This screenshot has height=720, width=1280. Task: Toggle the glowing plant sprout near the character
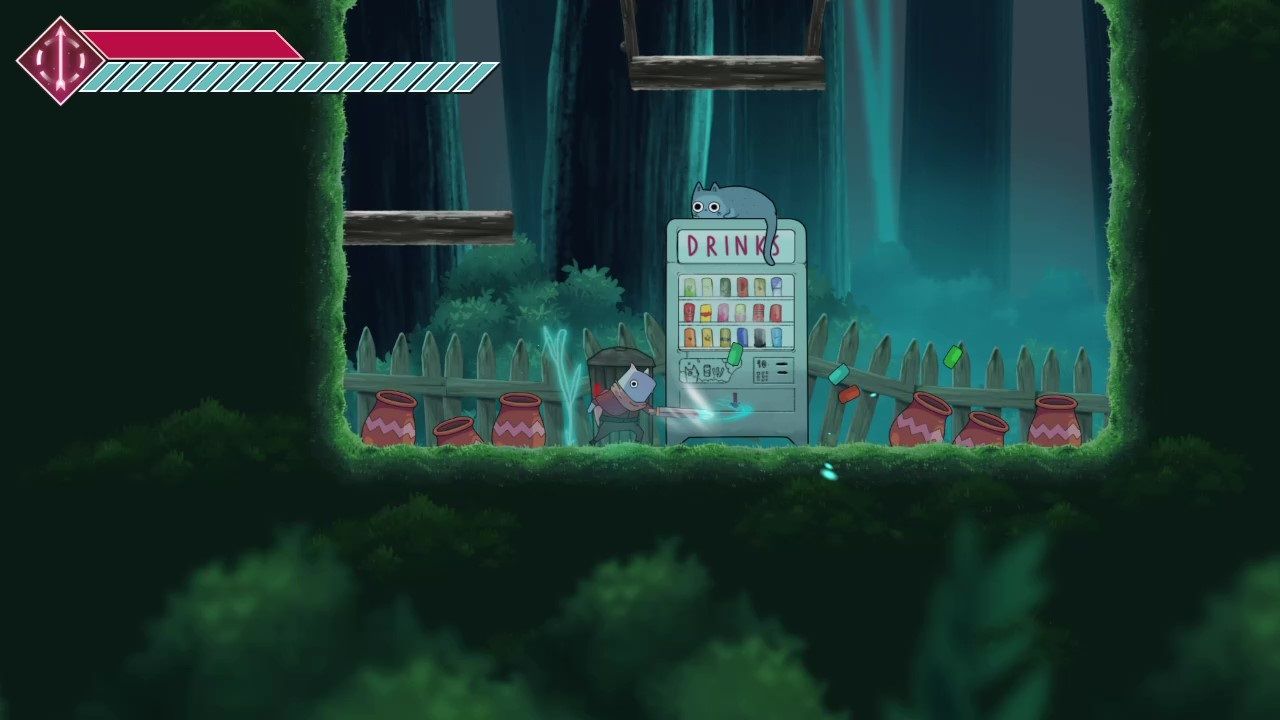[568, 380]
